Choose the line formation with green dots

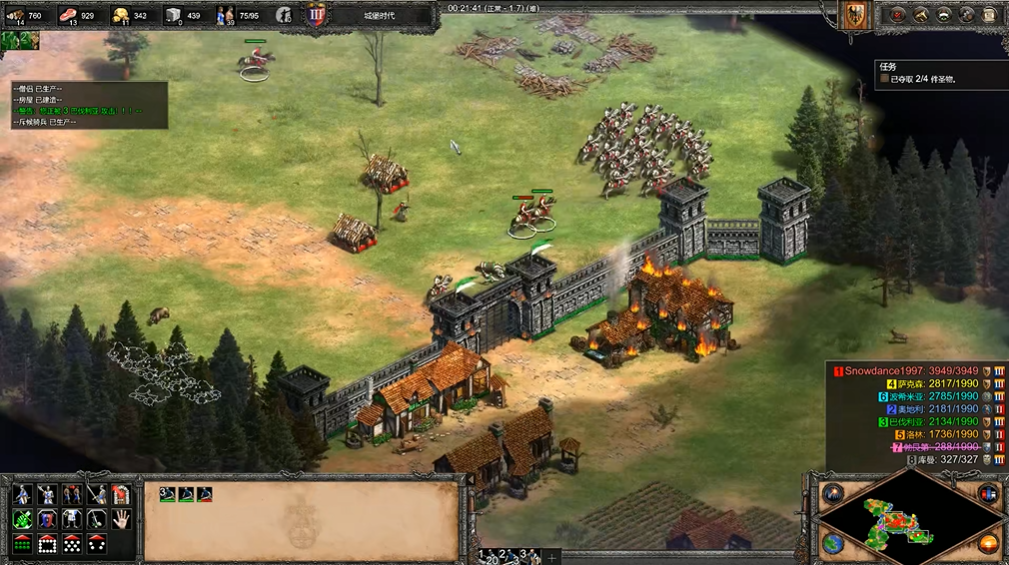pos(22,544)
